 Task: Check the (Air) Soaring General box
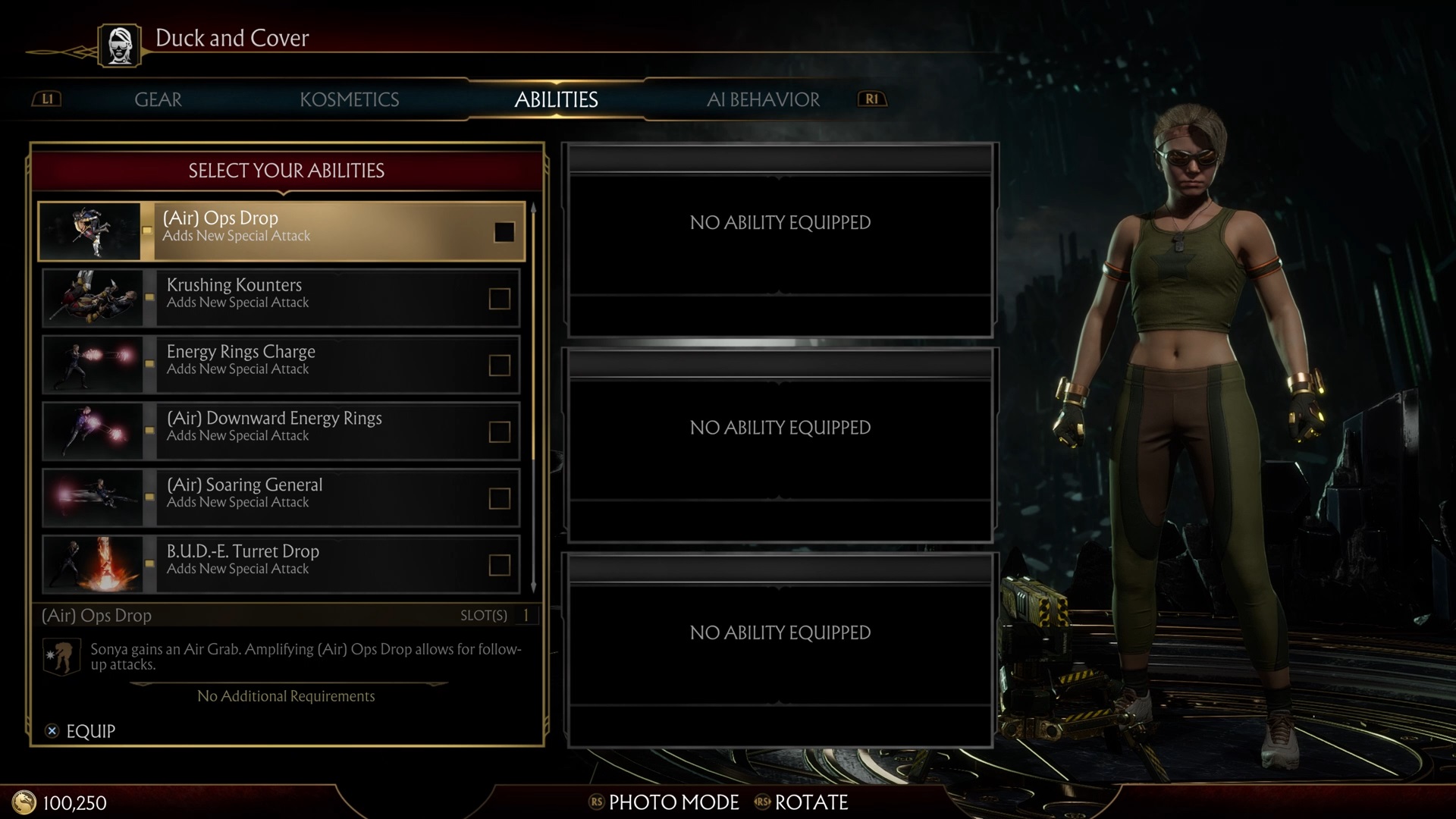[x=499, y=499]
